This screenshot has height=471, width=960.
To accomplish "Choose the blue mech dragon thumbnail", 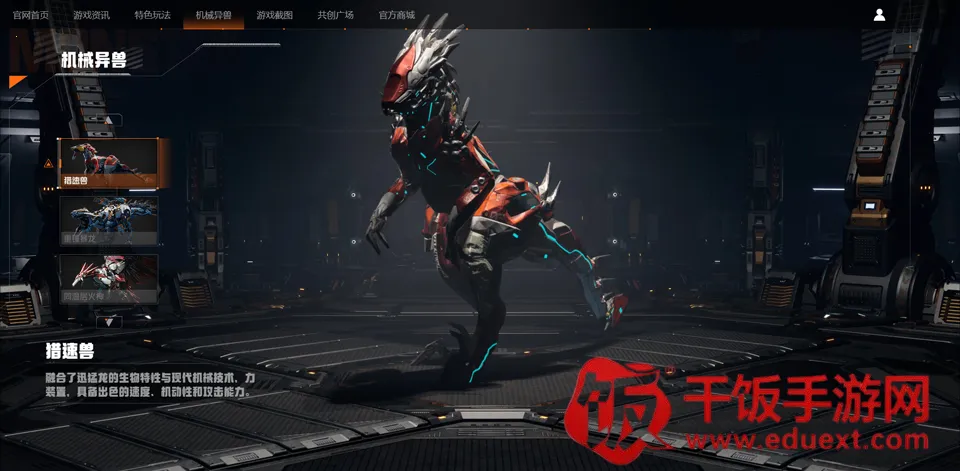I will 109,221.
